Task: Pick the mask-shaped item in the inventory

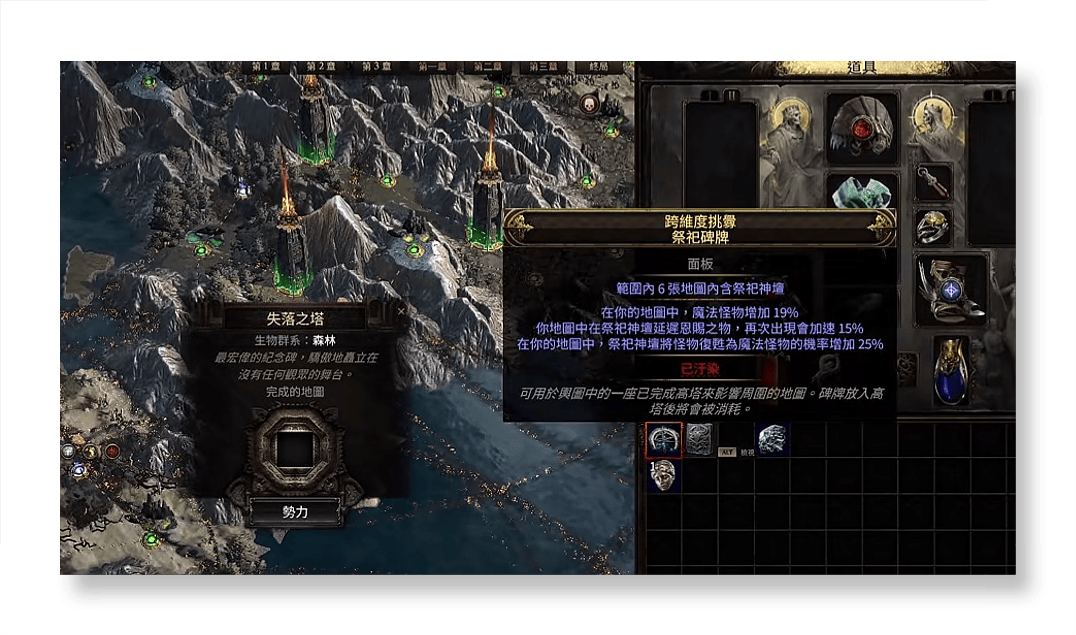Action: point(663,475)
